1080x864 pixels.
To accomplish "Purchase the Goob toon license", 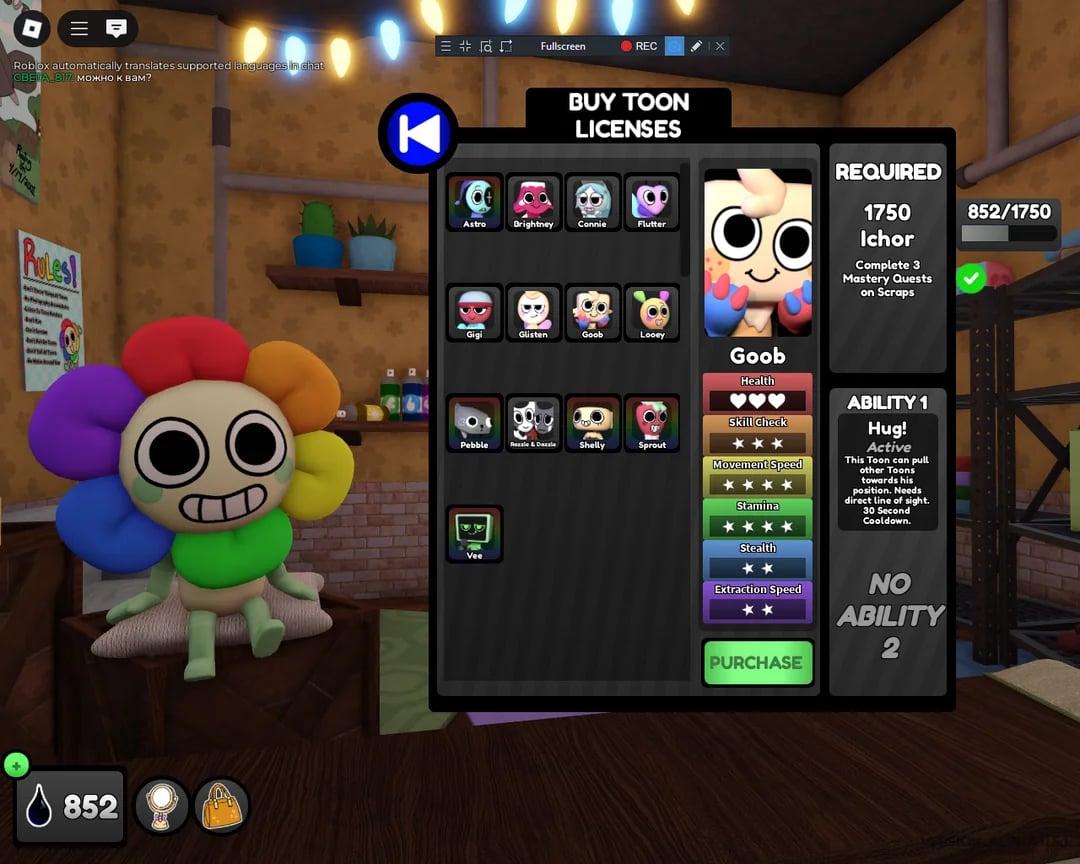I will 757,662.
